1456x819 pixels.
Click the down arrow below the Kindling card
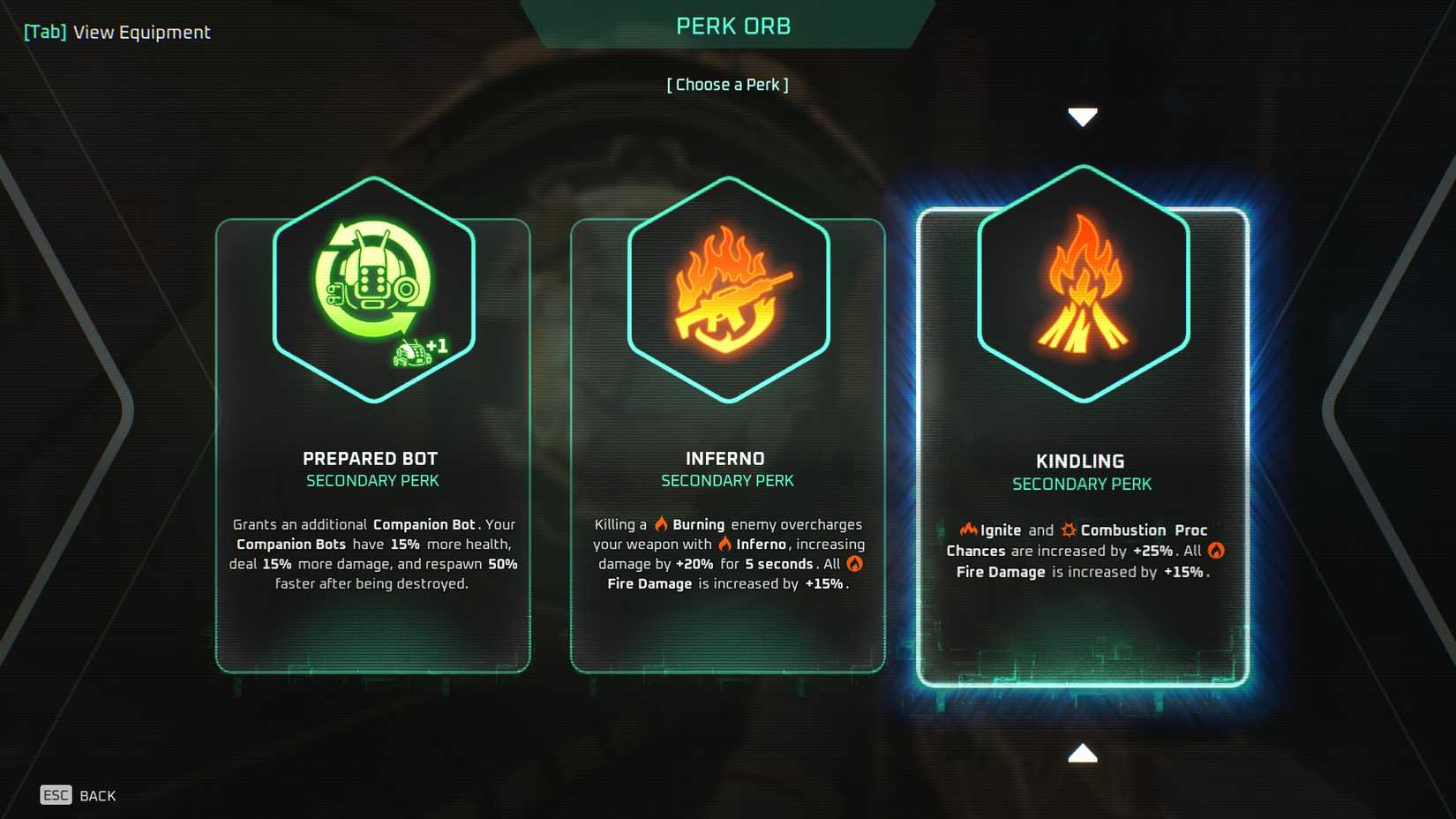coord(1083,754)
